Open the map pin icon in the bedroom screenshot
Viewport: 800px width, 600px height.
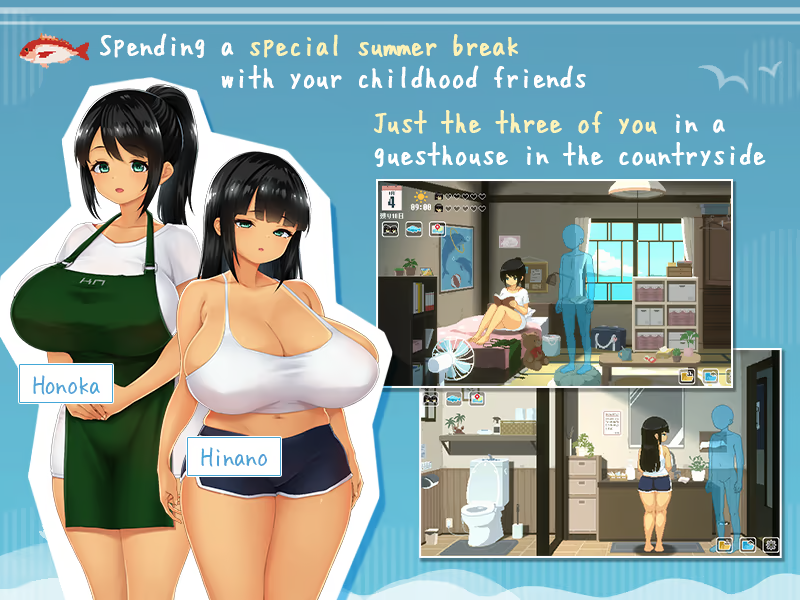coord(436,229)
